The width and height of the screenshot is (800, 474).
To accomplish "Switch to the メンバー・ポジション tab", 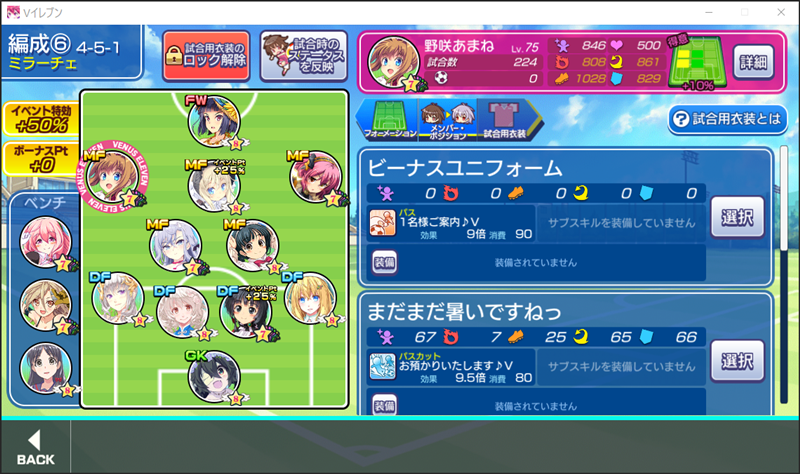I will click(x=444, y=120).
